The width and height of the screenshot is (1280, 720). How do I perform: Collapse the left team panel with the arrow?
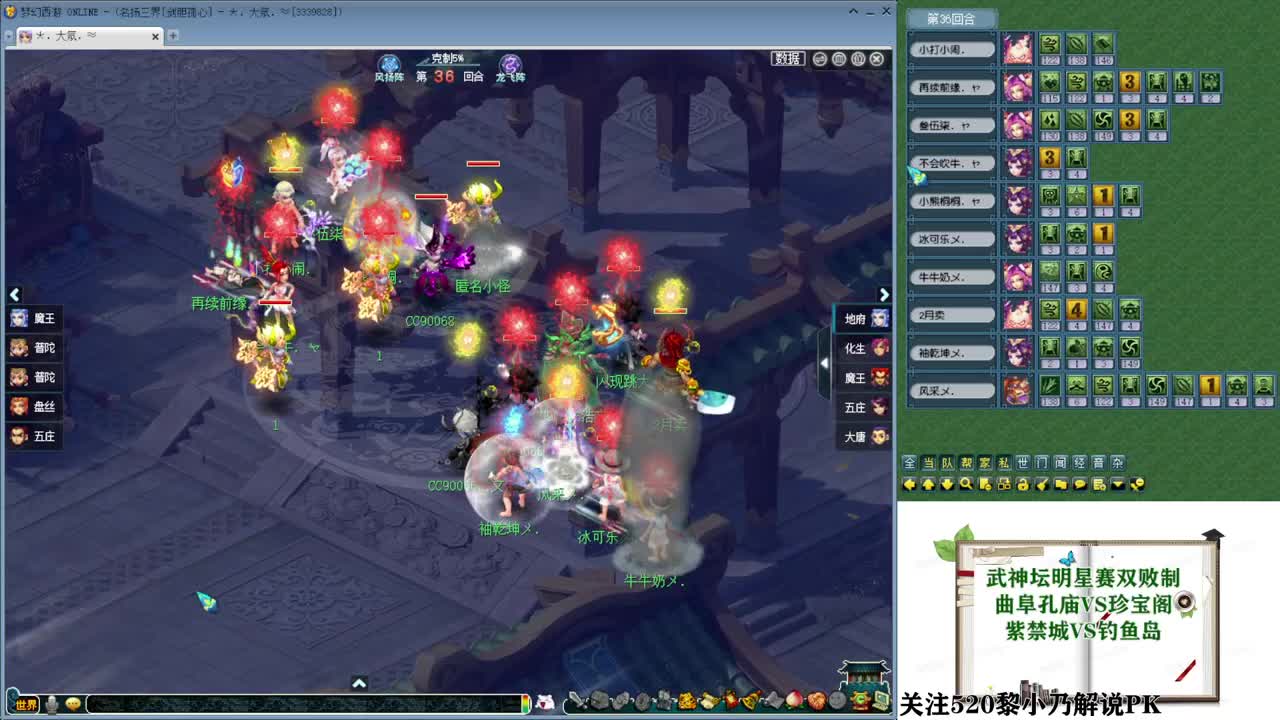[14, 294]
